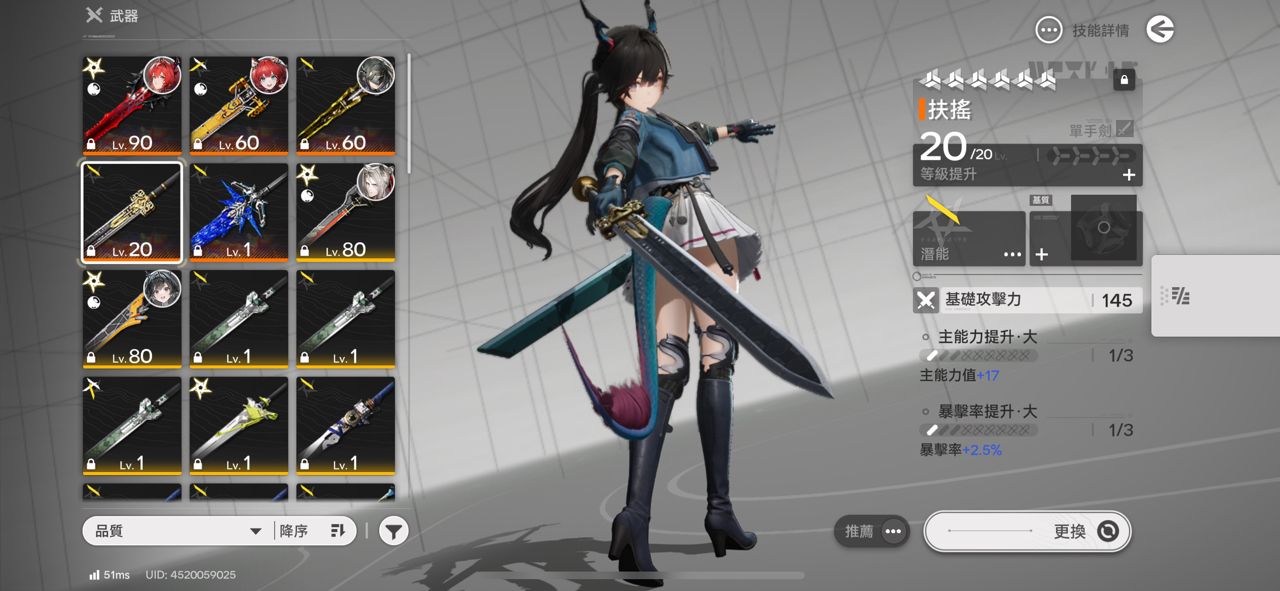This screenshot has height=591, width=1280.
Task: Select the orange Lv.80 sword with character portrait
Action: (132, 318)
